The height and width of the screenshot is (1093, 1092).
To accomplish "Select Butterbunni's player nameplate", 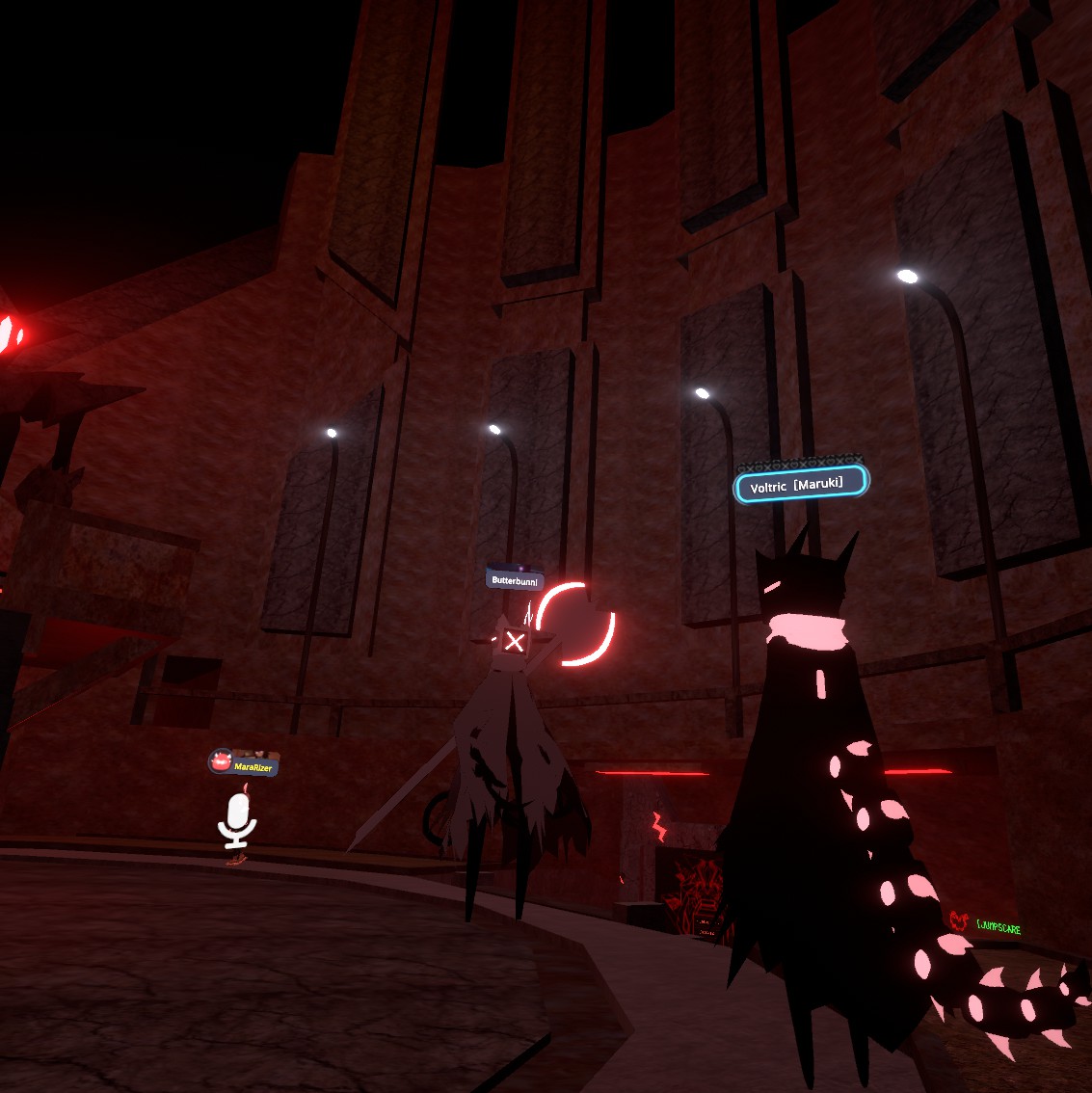I will (x=515, y=580).
